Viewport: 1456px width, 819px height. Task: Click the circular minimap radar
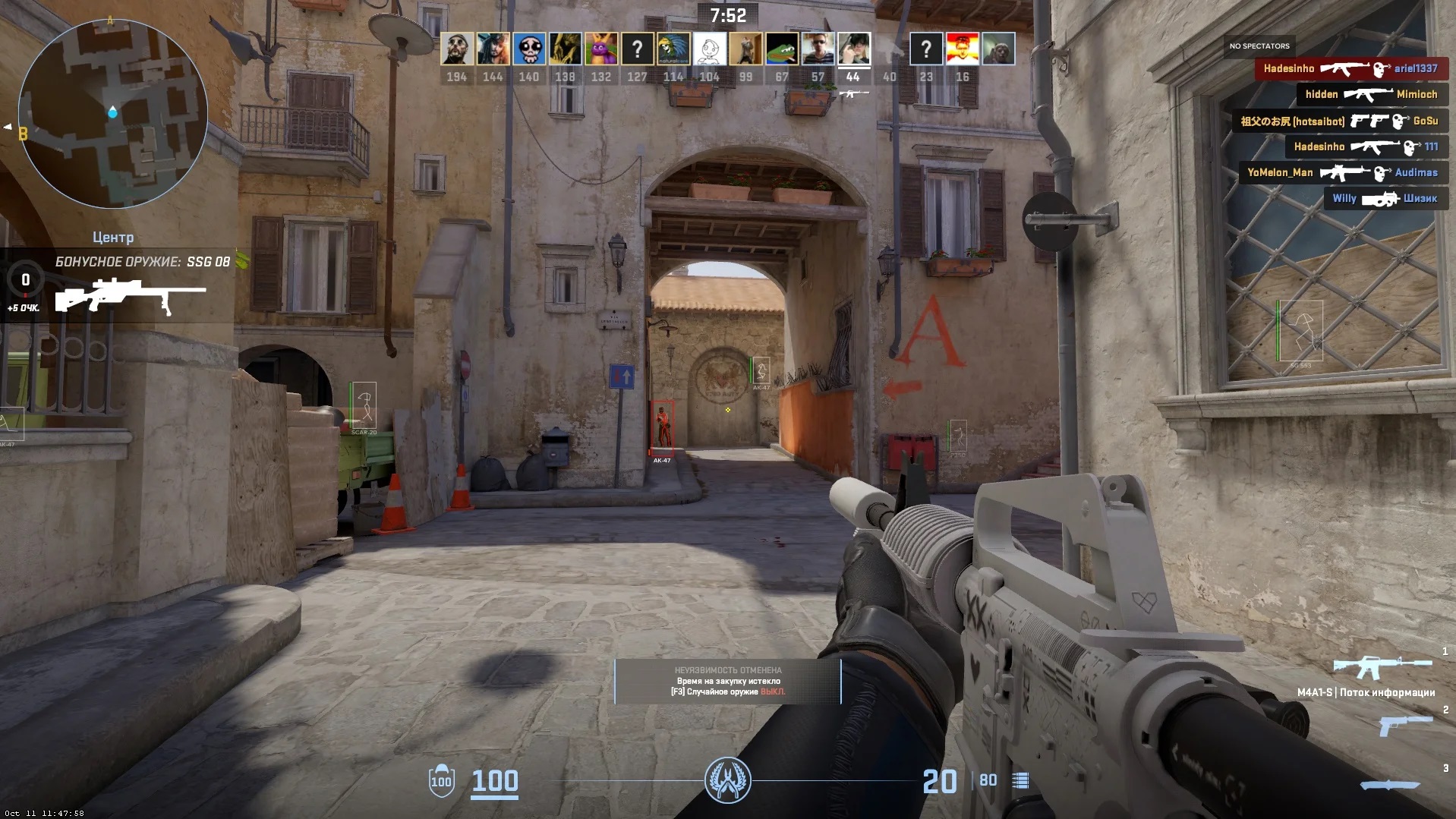pyautogui.click(x=112, y=114)
